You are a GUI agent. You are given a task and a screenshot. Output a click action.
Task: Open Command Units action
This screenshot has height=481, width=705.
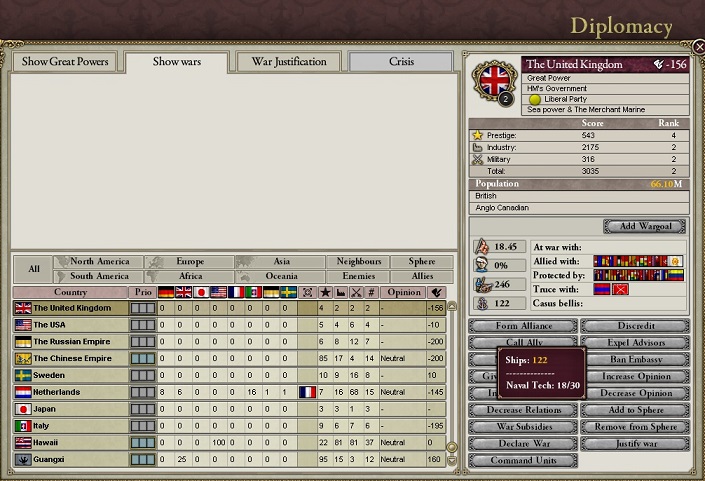523,461
